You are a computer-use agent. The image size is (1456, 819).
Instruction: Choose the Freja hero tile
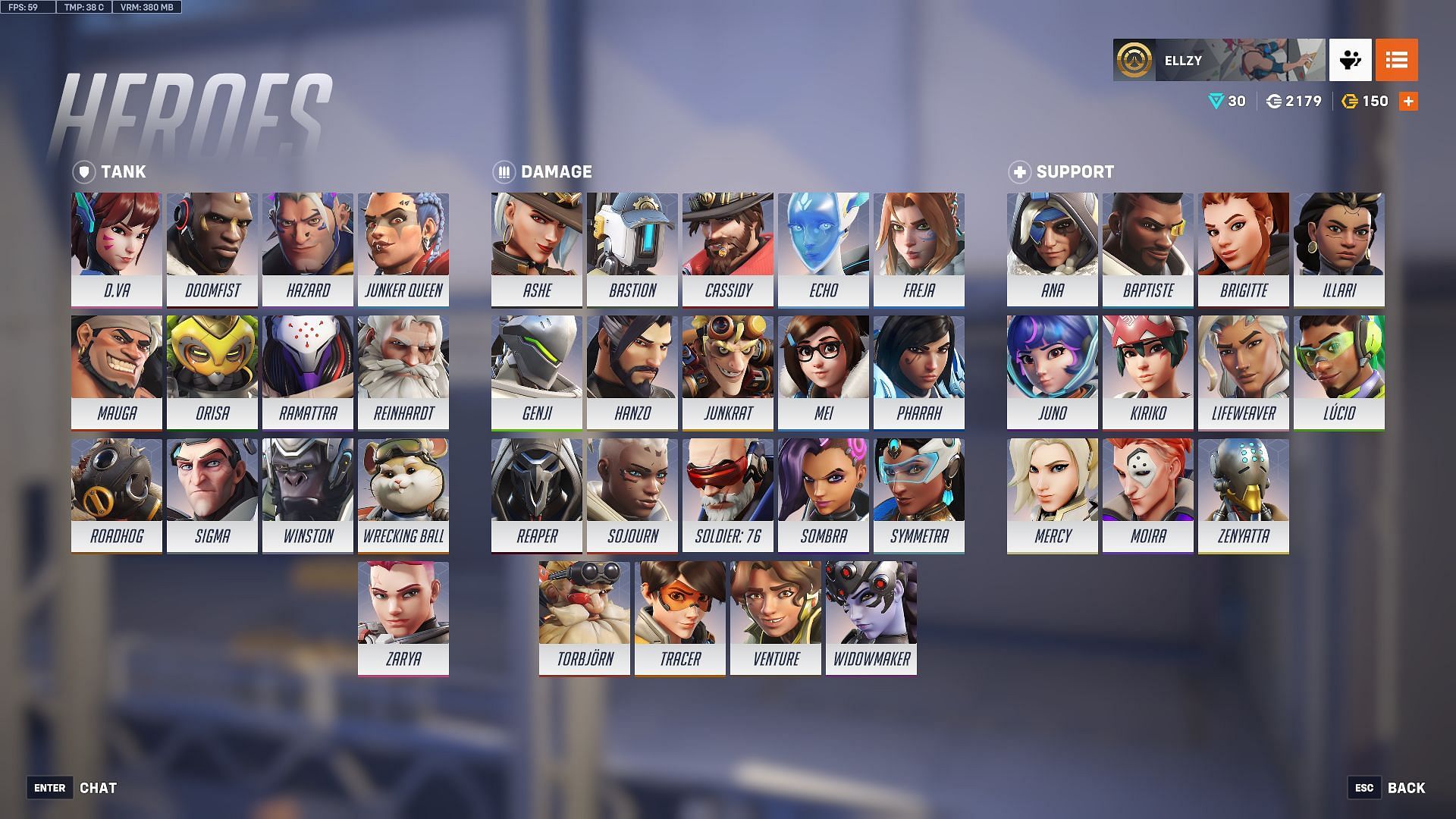tap(918, 249)
